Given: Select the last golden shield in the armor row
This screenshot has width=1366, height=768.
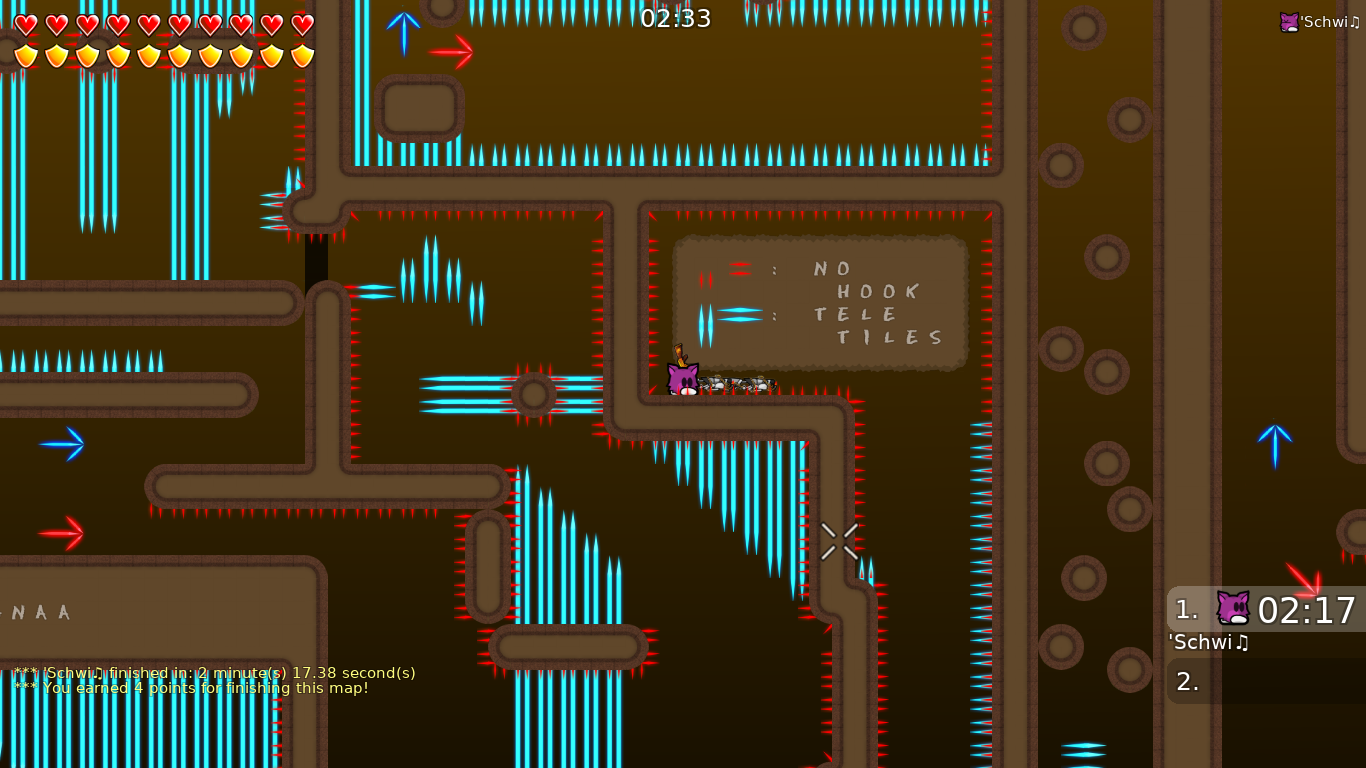Looking at the screenshot, I should 301,55.
